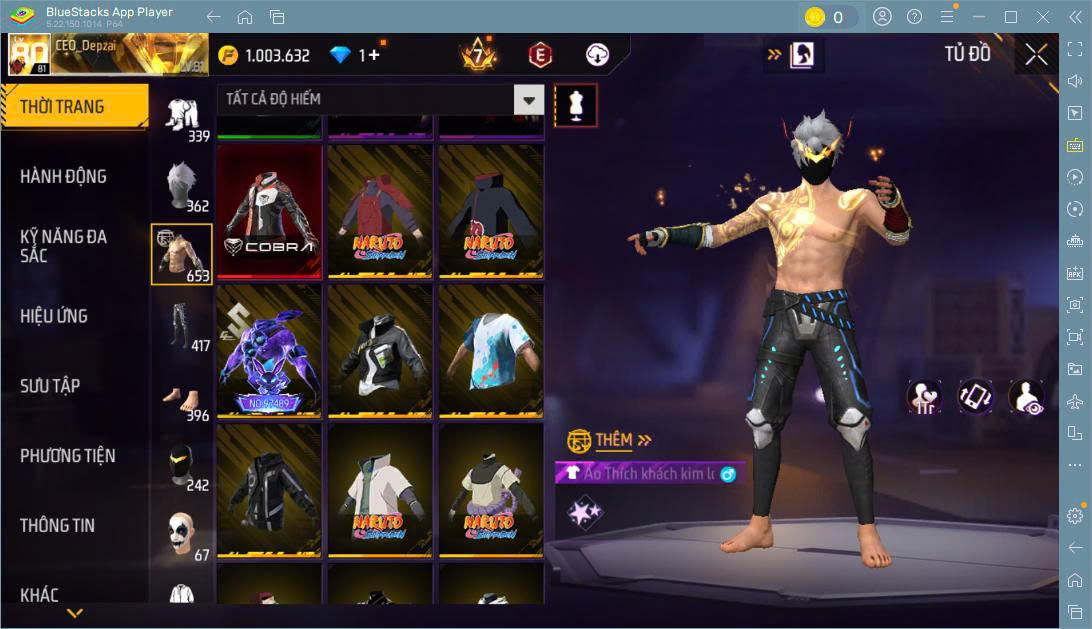Open the Hiệu Ứng section
Screen dimensions: 1092x629
(x=54, y=316)
